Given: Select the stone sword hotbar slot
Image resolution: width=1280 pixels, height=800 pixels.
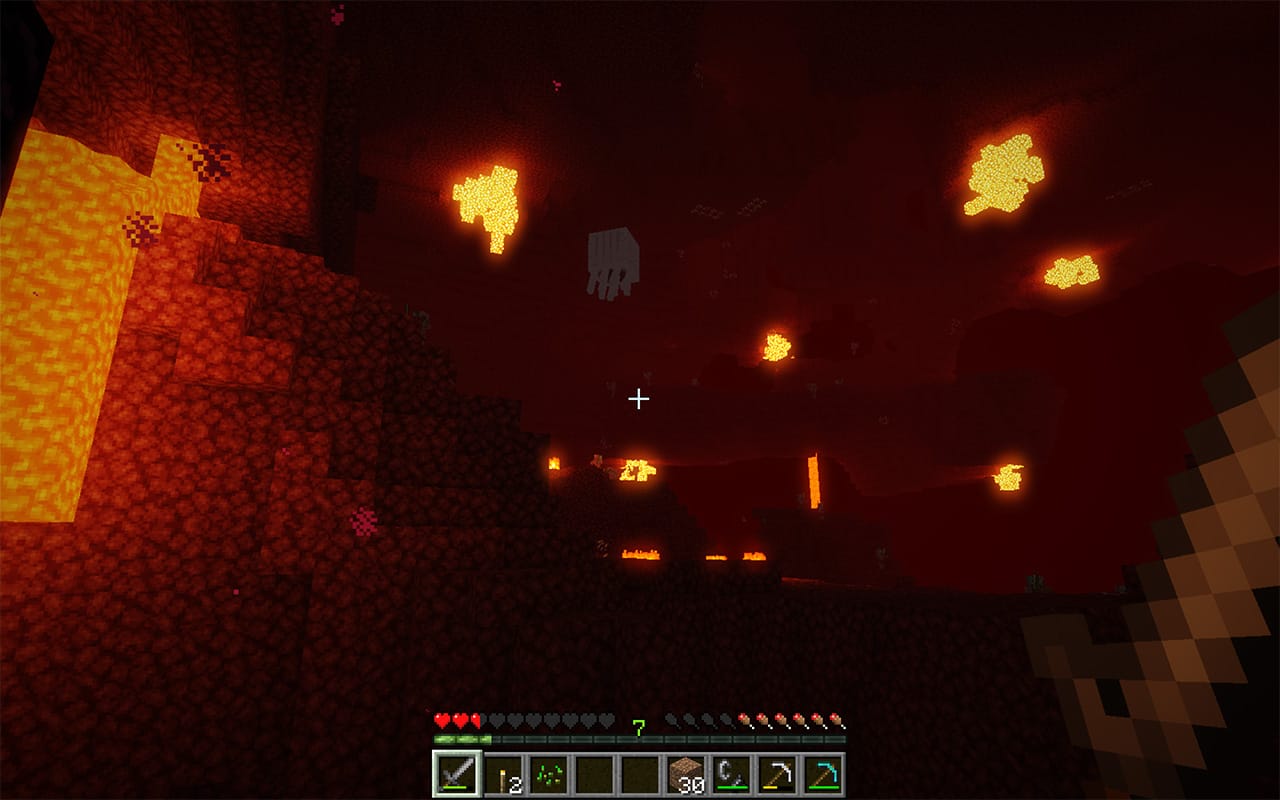Looking at the screenshot, I should [x=456, y=774].
